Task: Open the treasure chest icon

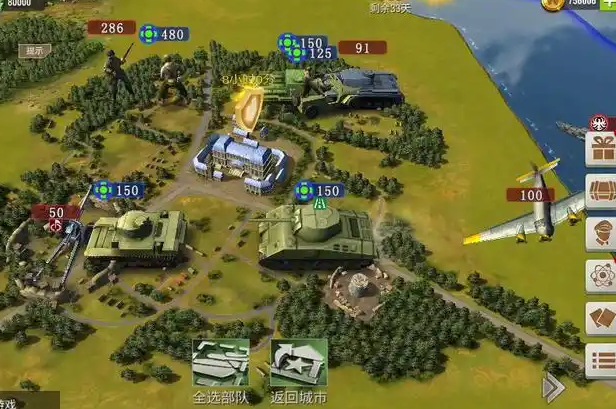Action: (601, 192)
